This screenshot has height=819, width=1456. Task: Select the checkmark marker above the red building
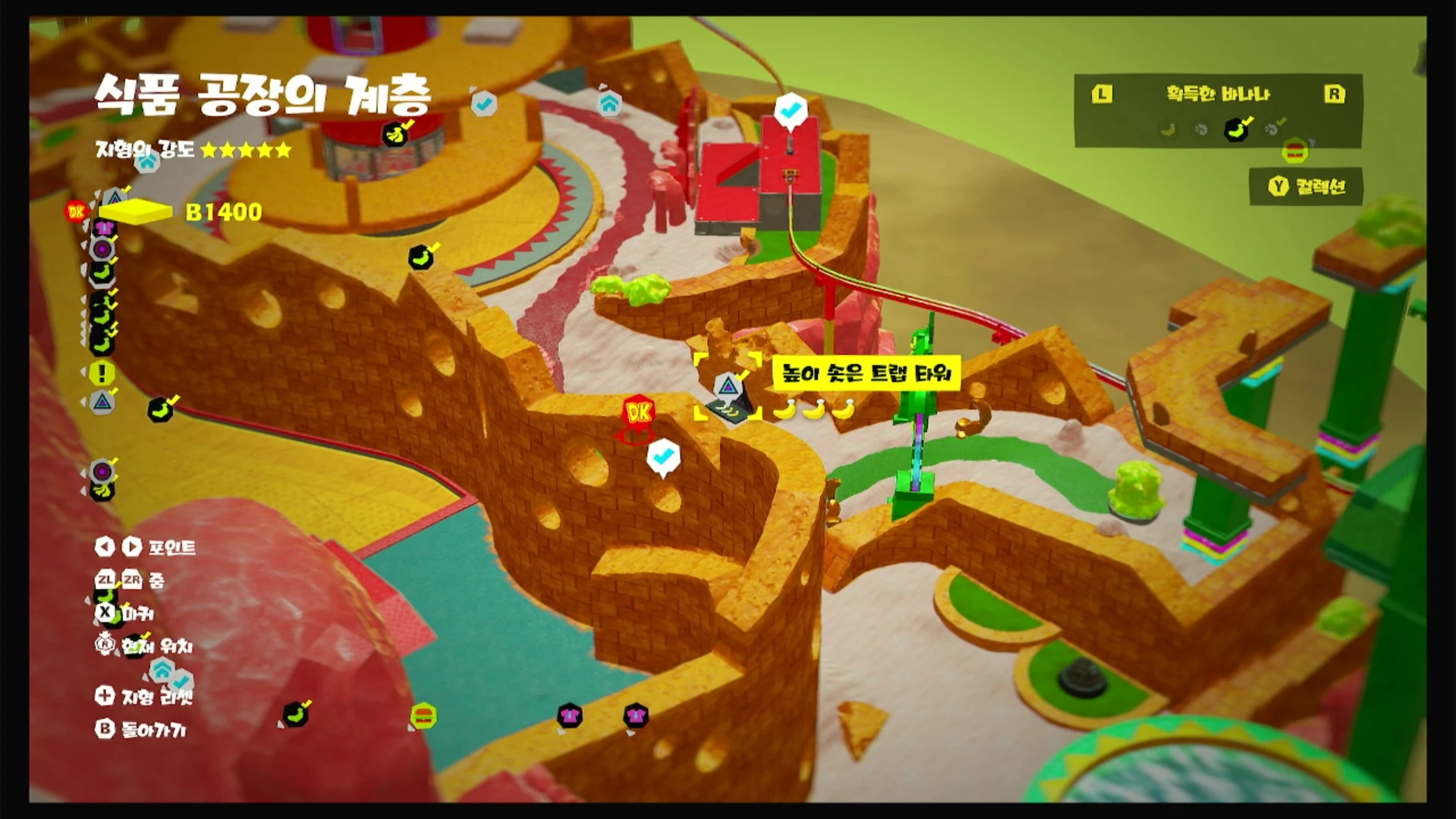791,110
